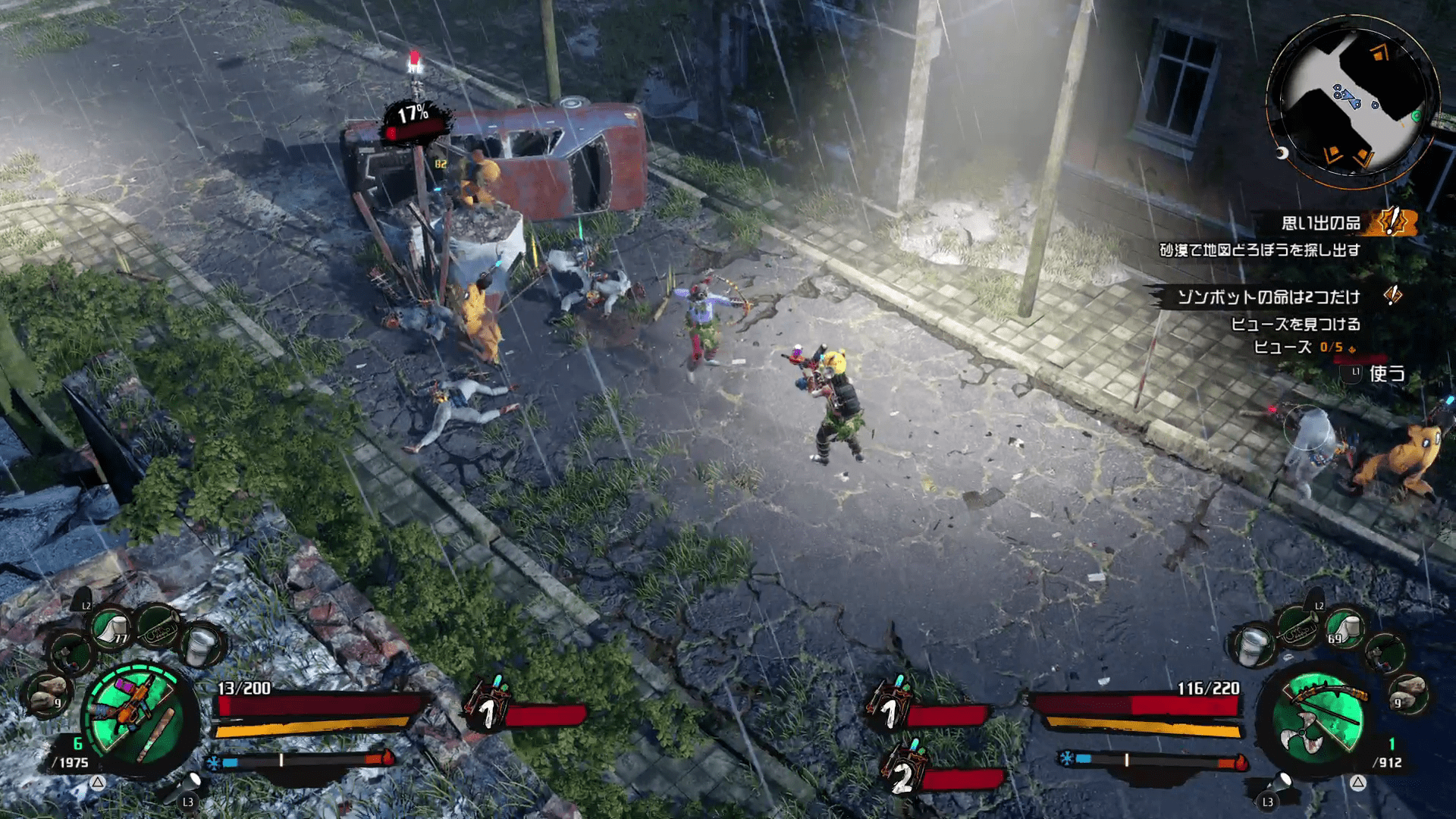Open the circular minimap
Screen dimensions: 1456x819
[1352, 104]
